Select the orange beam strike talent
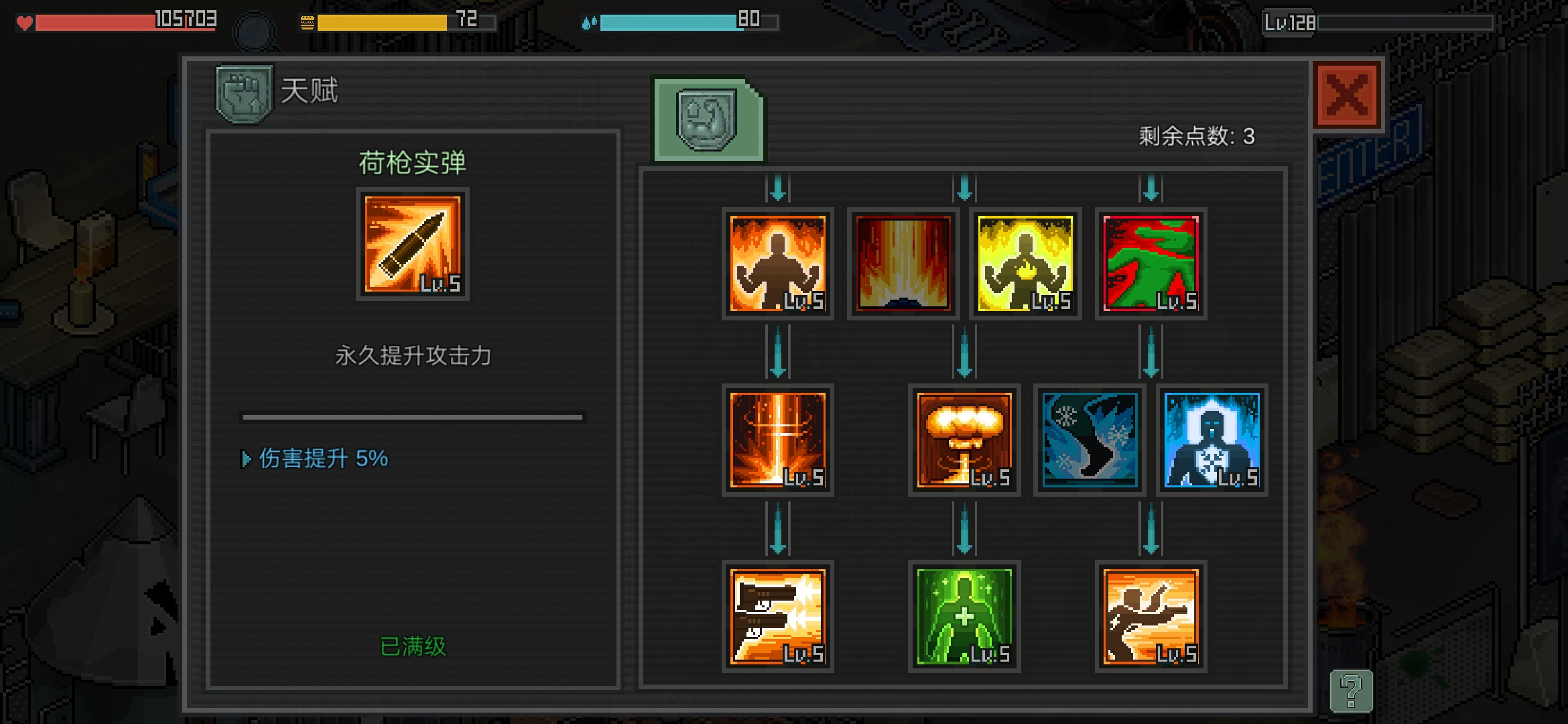This screenshot has height=724, width=1568. pos(777,440)
